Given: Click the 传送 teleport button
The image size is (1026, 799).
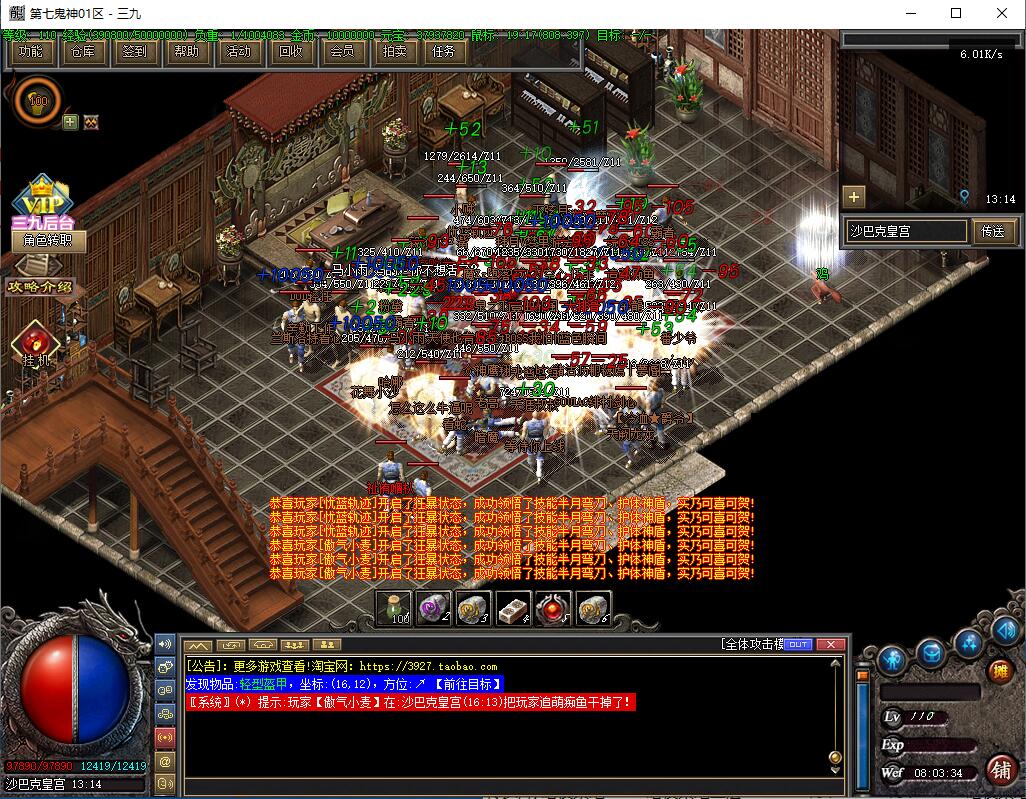Looking at the screenshot, I should (992, 231).
